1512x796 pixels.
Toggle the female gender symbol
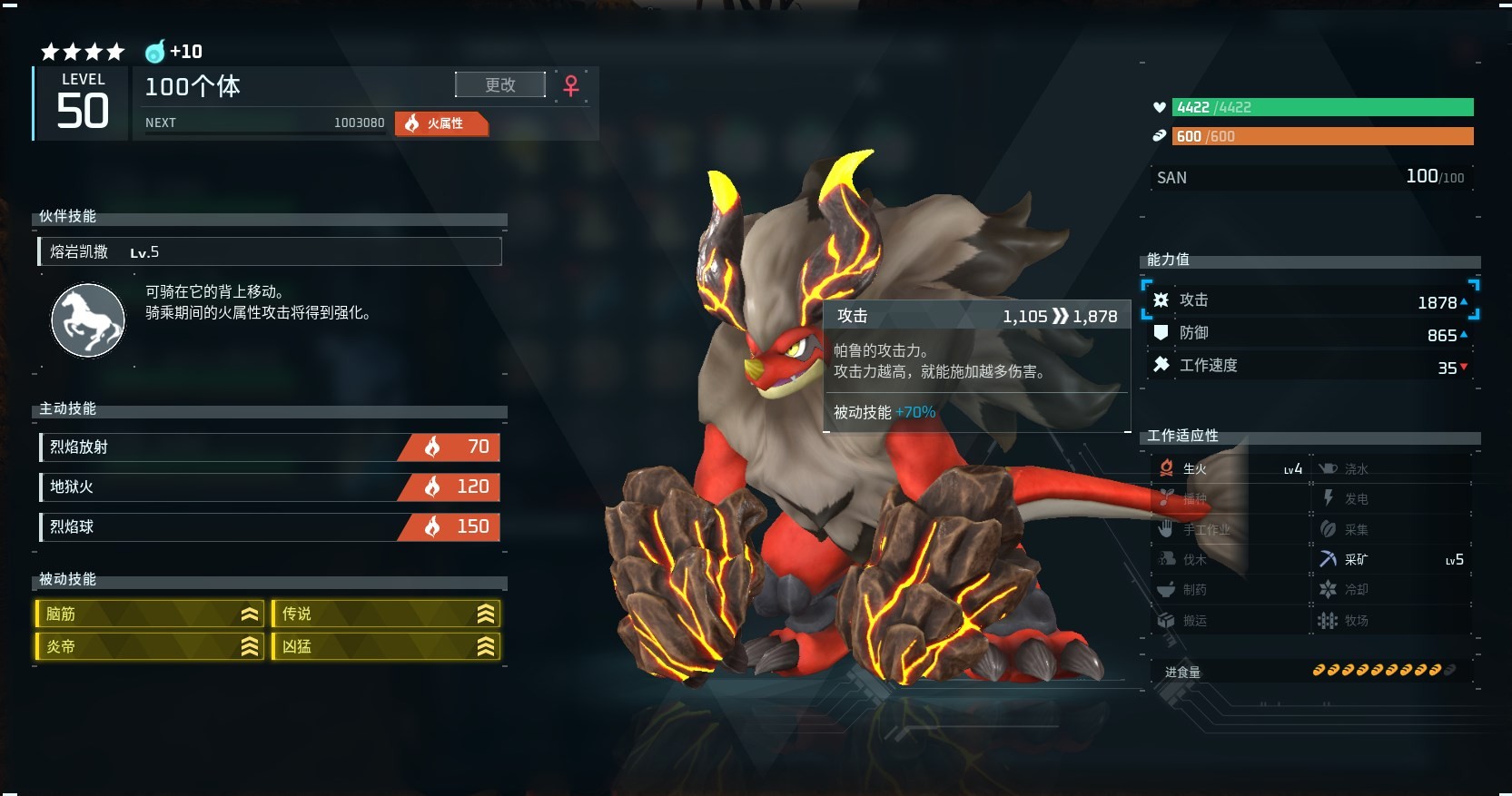tap(570, 85)
